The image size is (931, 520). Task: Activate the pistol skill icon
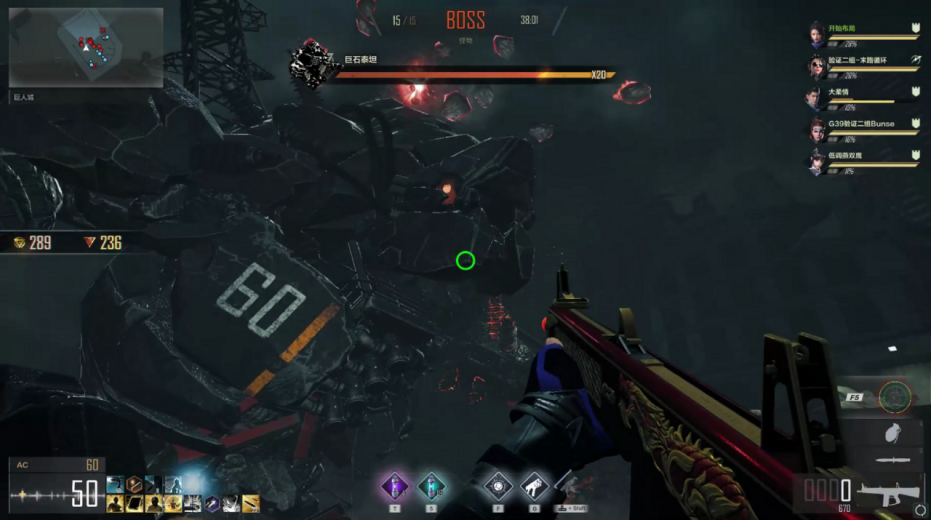(534, 486)
